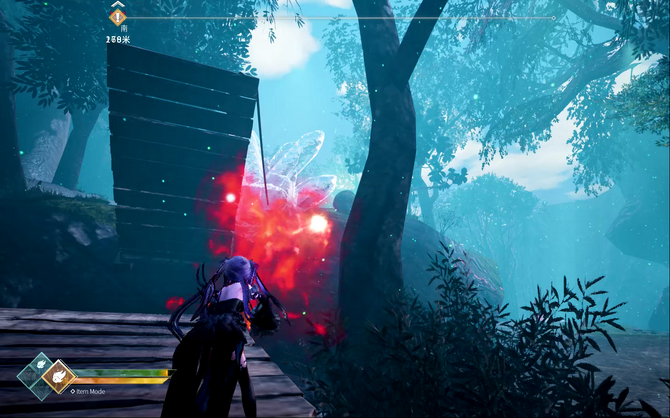Click the Item Mode label

click(x=90, y=391)
